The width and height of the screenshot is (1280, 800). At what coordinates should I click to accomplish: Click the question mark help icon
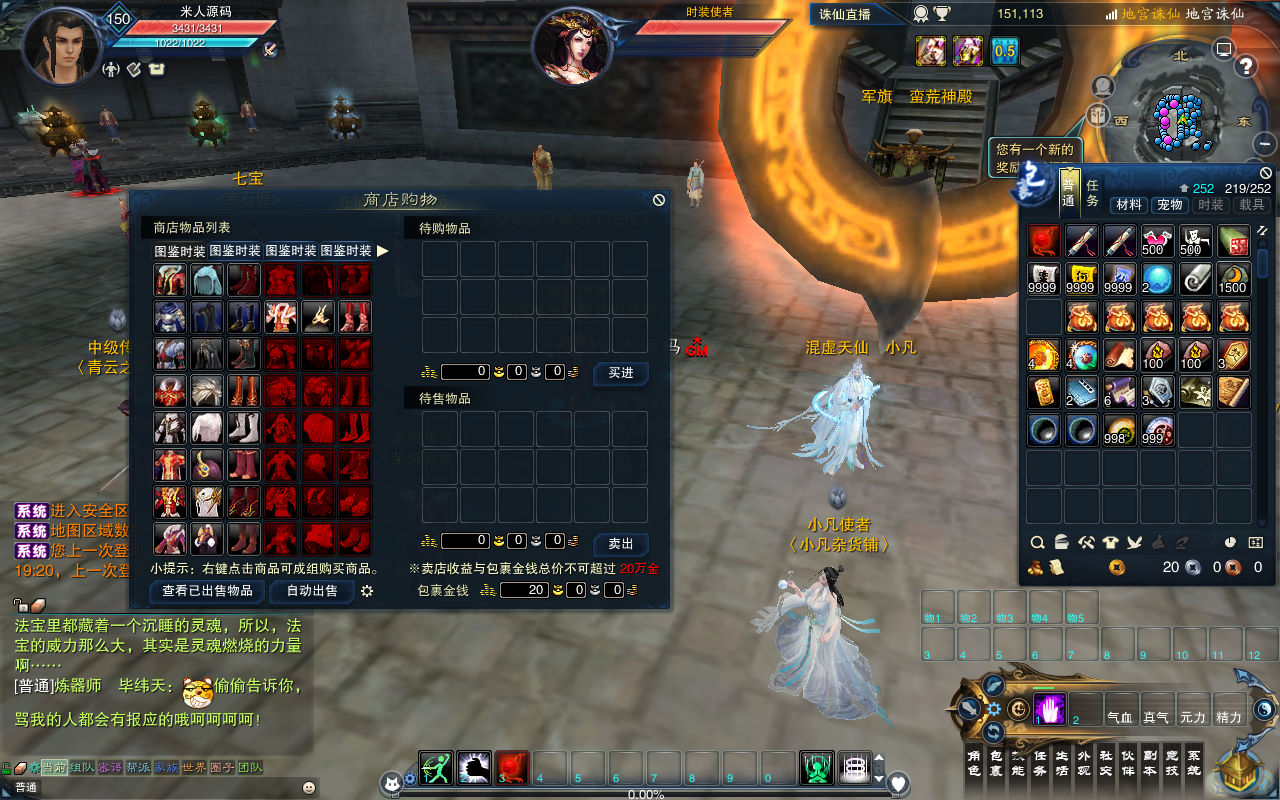pos(1246,67)
